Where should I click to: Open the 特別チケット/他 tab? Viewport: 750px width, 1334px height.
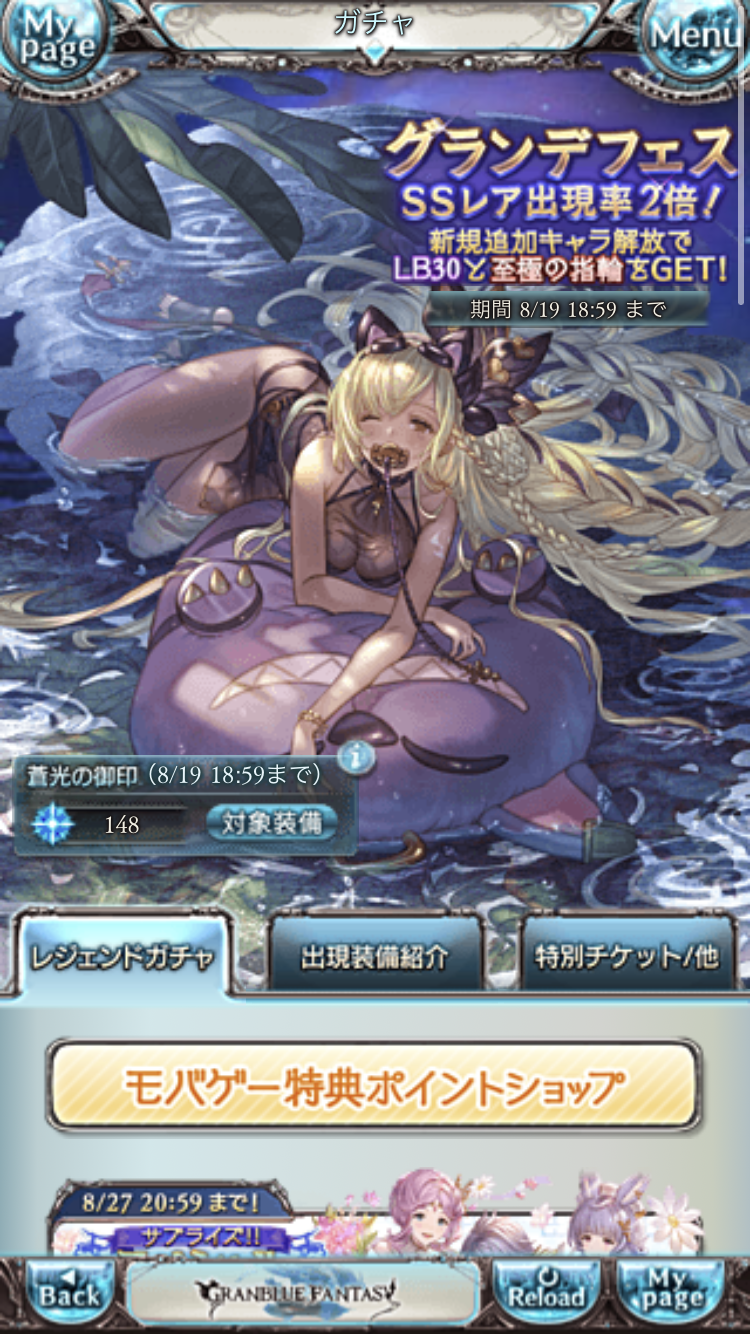tap(627, 956)
